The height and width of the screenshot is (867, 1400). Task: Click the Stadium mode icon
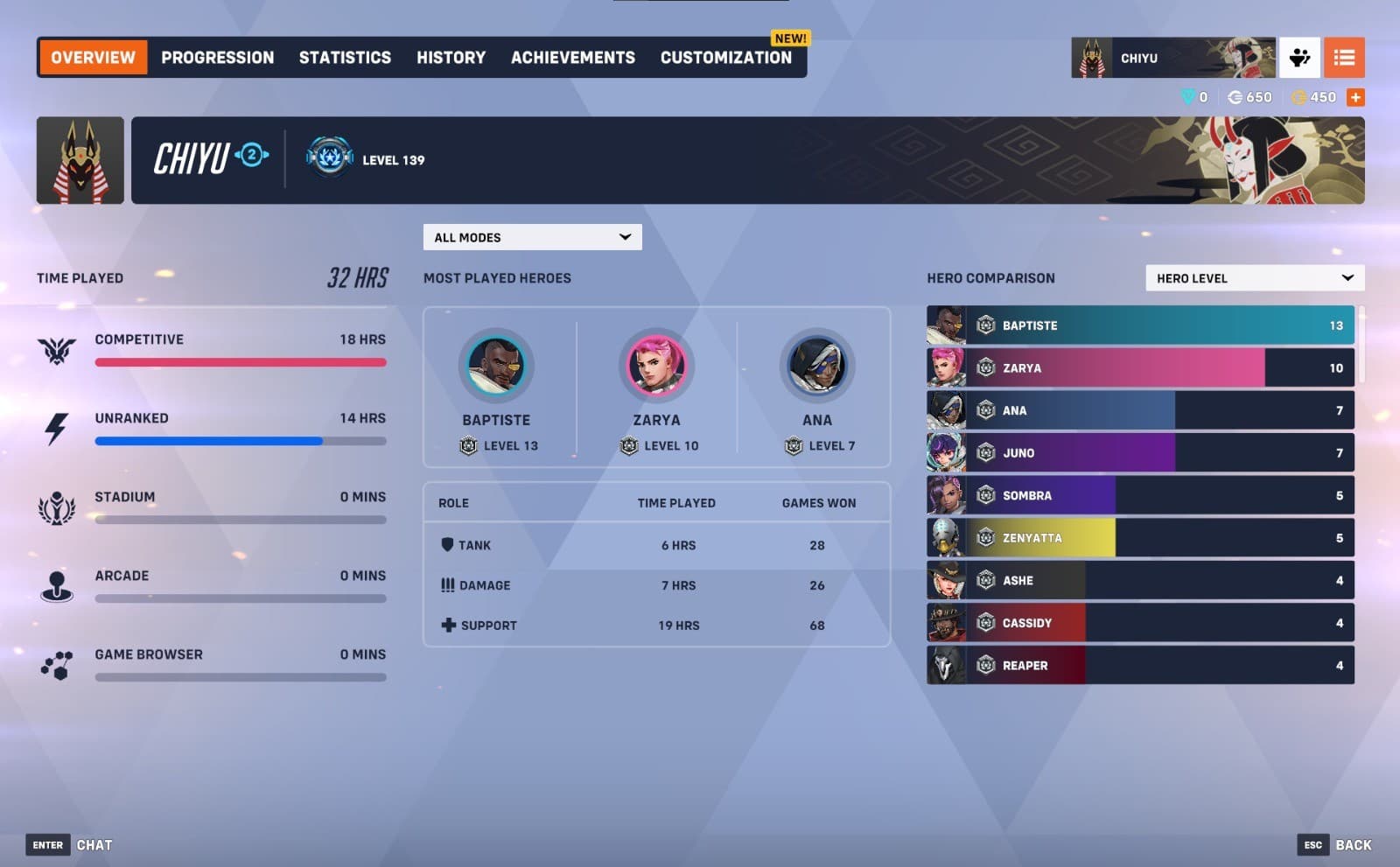click(57, 506)
